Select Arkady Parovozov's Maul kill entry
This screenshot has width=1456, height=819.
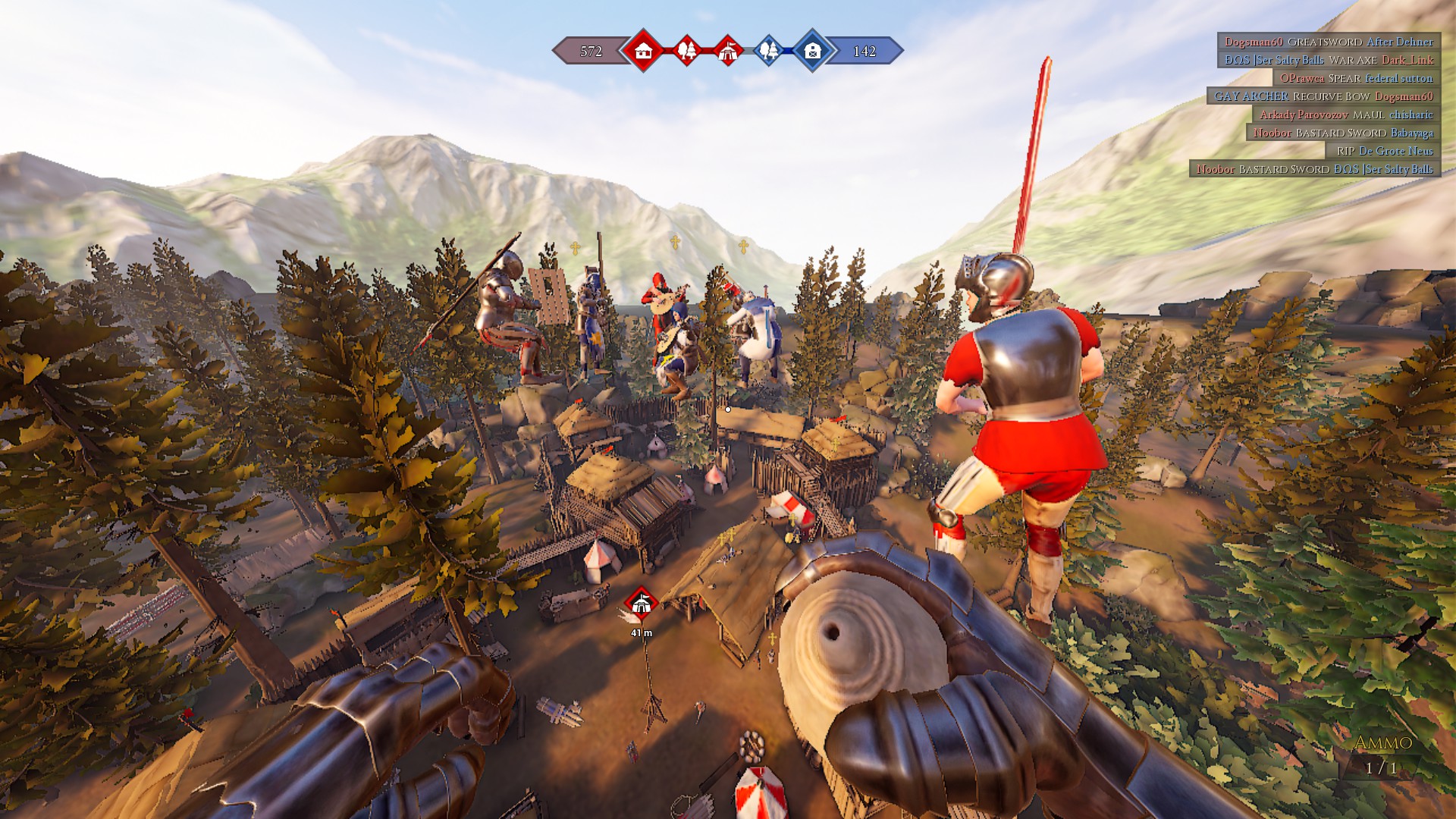point(1346,115)
